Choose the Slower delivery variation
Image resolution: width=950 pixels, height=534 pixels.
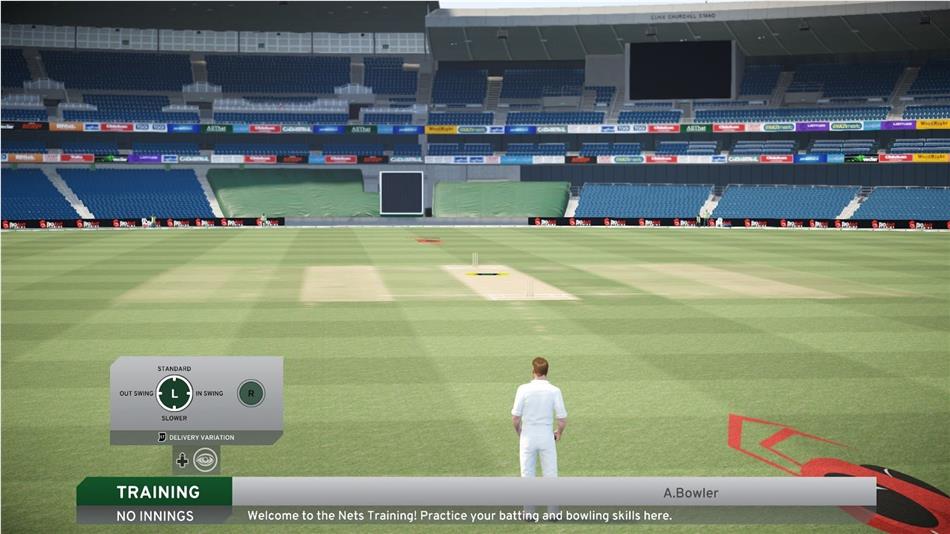point(174,418)
